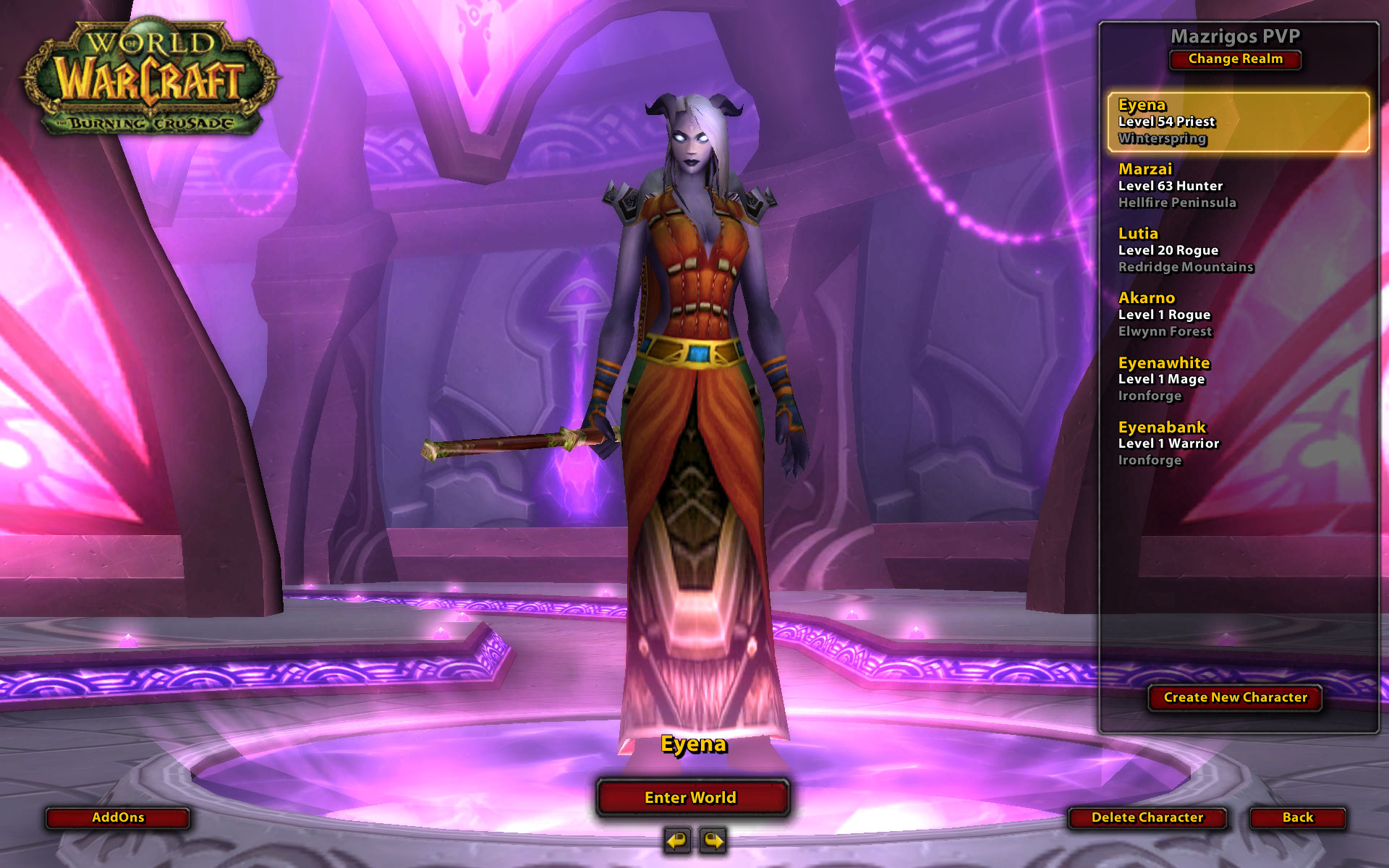The width and height of the screenshot is (1389, 868).
Task: Choose Eyenabank the Level 1 Warrior
Action: click(x=1238, y=443)
